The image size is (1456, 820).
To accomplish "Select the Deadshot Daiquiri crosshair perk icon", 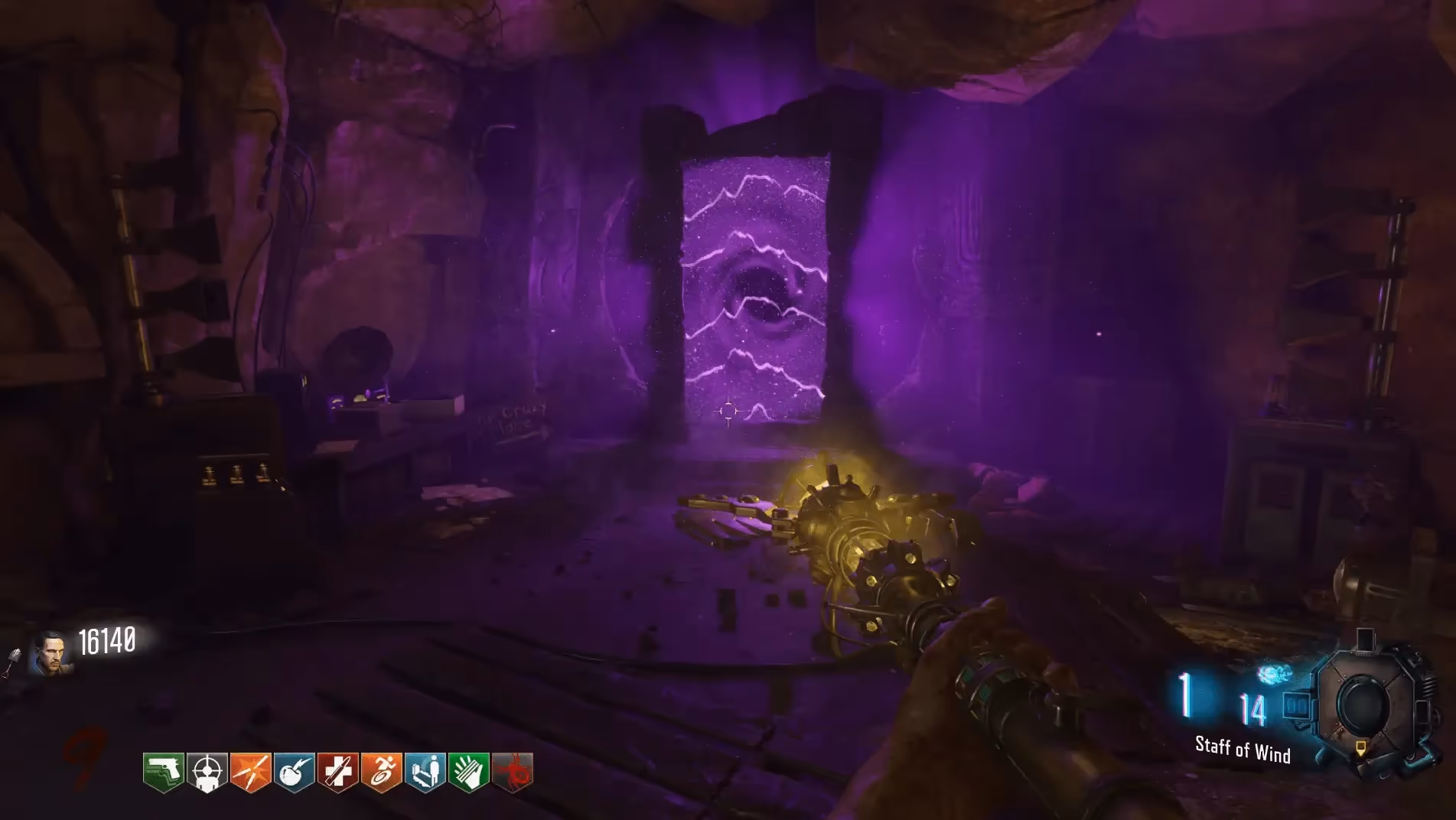I will (207, 772).
